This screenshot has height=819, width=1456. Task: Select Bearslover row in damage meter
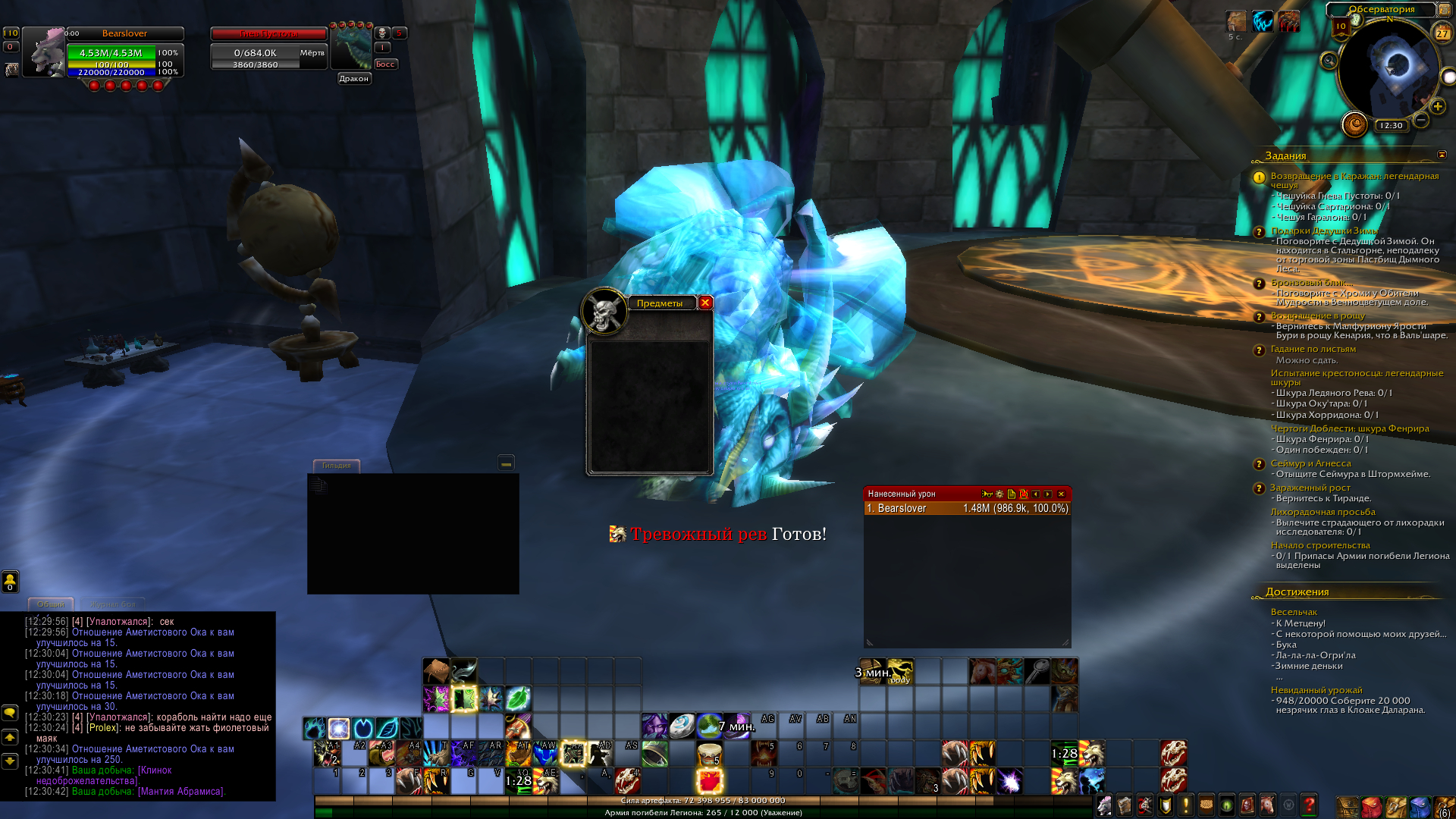coord(967,509)
